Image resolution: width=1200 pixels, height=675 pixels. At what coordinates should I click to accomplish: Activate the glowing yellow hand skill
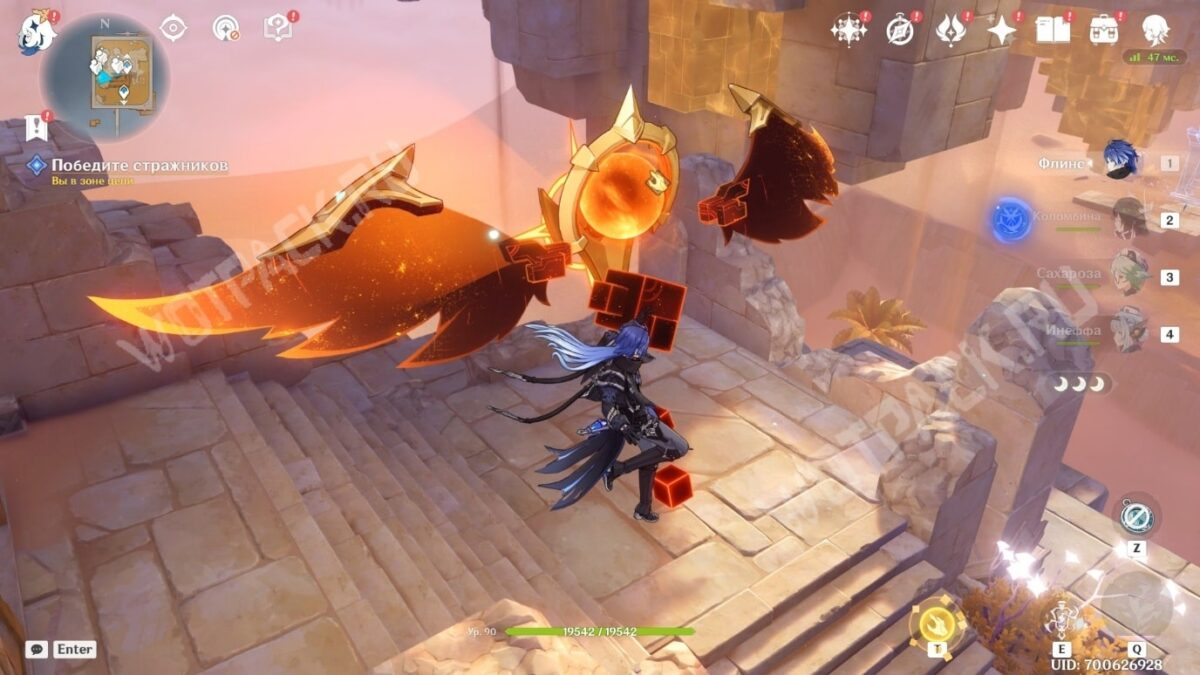(937, 621)
